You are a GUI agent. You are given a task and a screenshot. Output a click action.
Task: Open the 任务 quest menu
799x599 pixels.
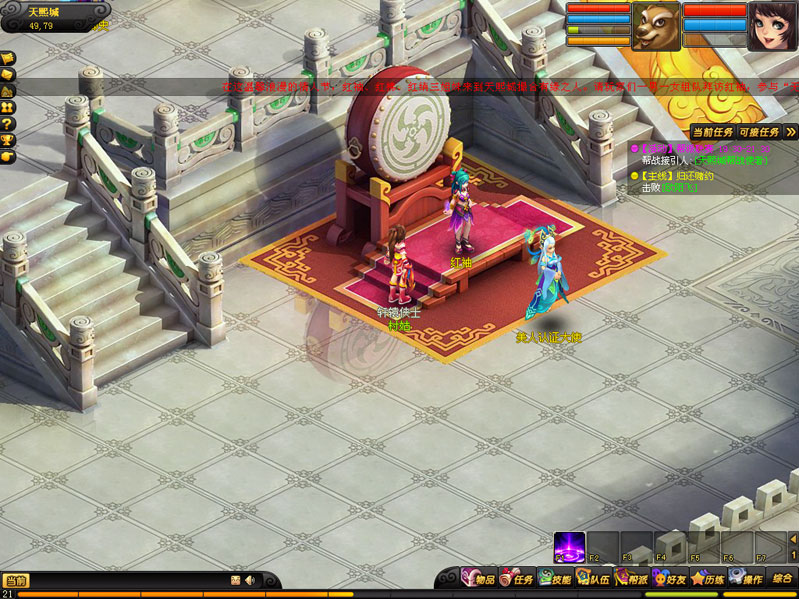516,578
